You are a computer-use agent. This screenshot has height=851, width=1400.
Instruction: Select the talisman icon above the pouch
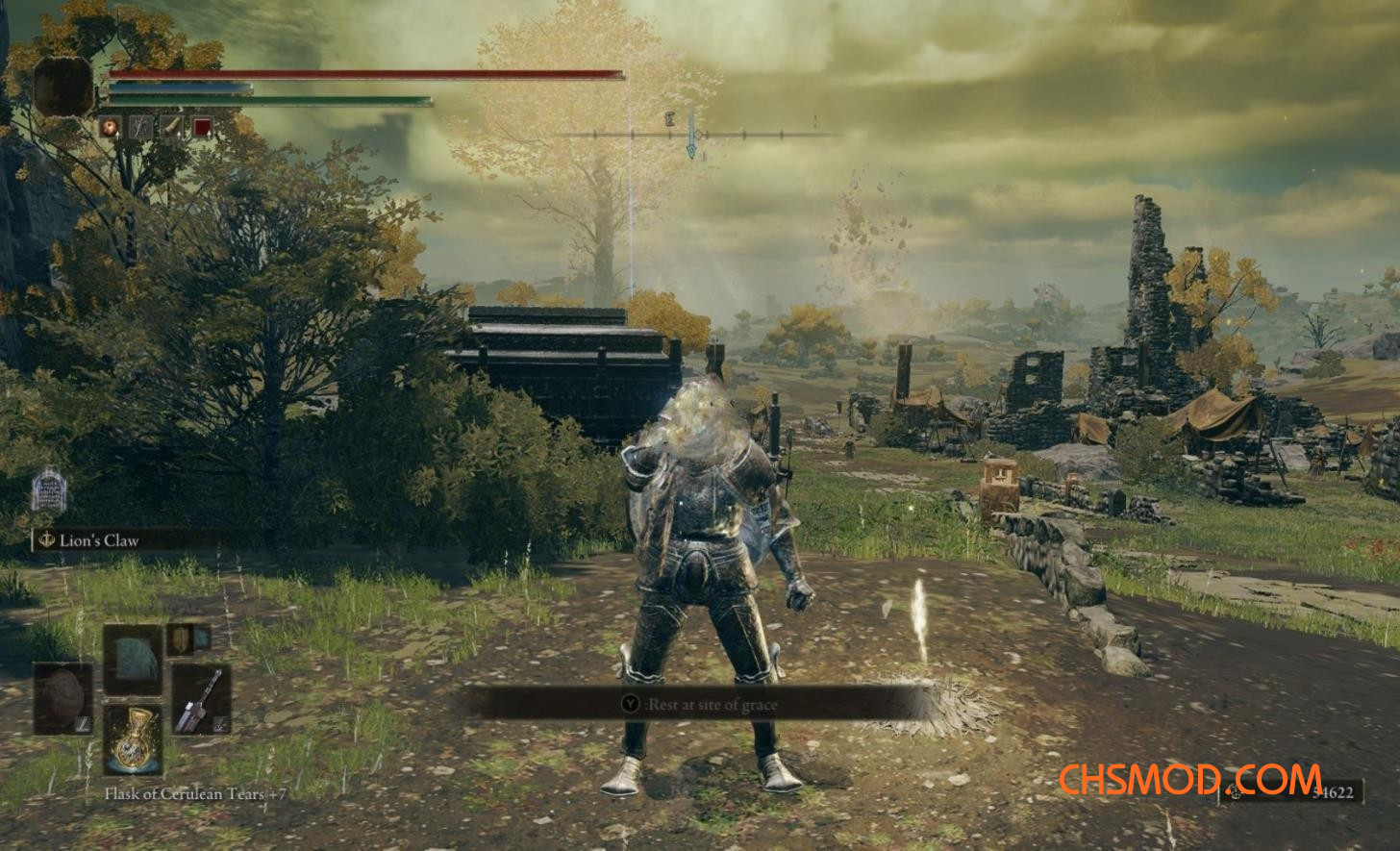[x=182, y=638]
